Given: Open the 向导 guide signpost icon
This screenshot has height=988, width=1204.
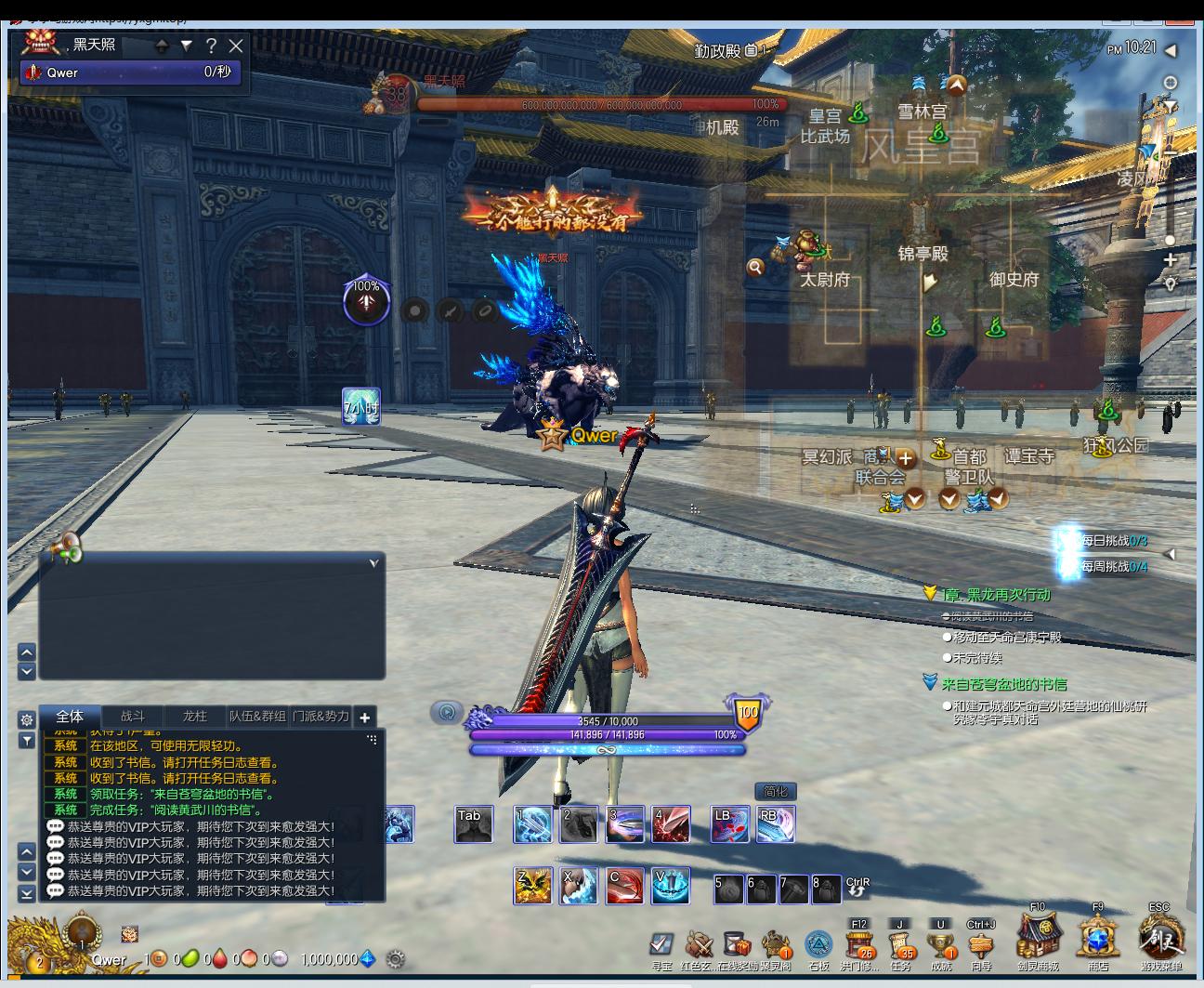Looking at the screenshot, I should pyautogui.click(x=981, y=945).
